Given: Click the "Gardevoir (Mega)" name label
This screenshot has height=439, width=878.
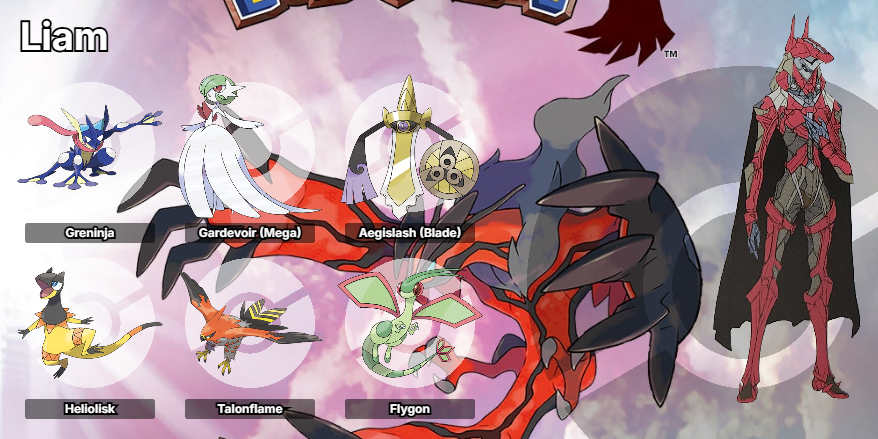Looking at the screenshot, I should coord(250,233).
